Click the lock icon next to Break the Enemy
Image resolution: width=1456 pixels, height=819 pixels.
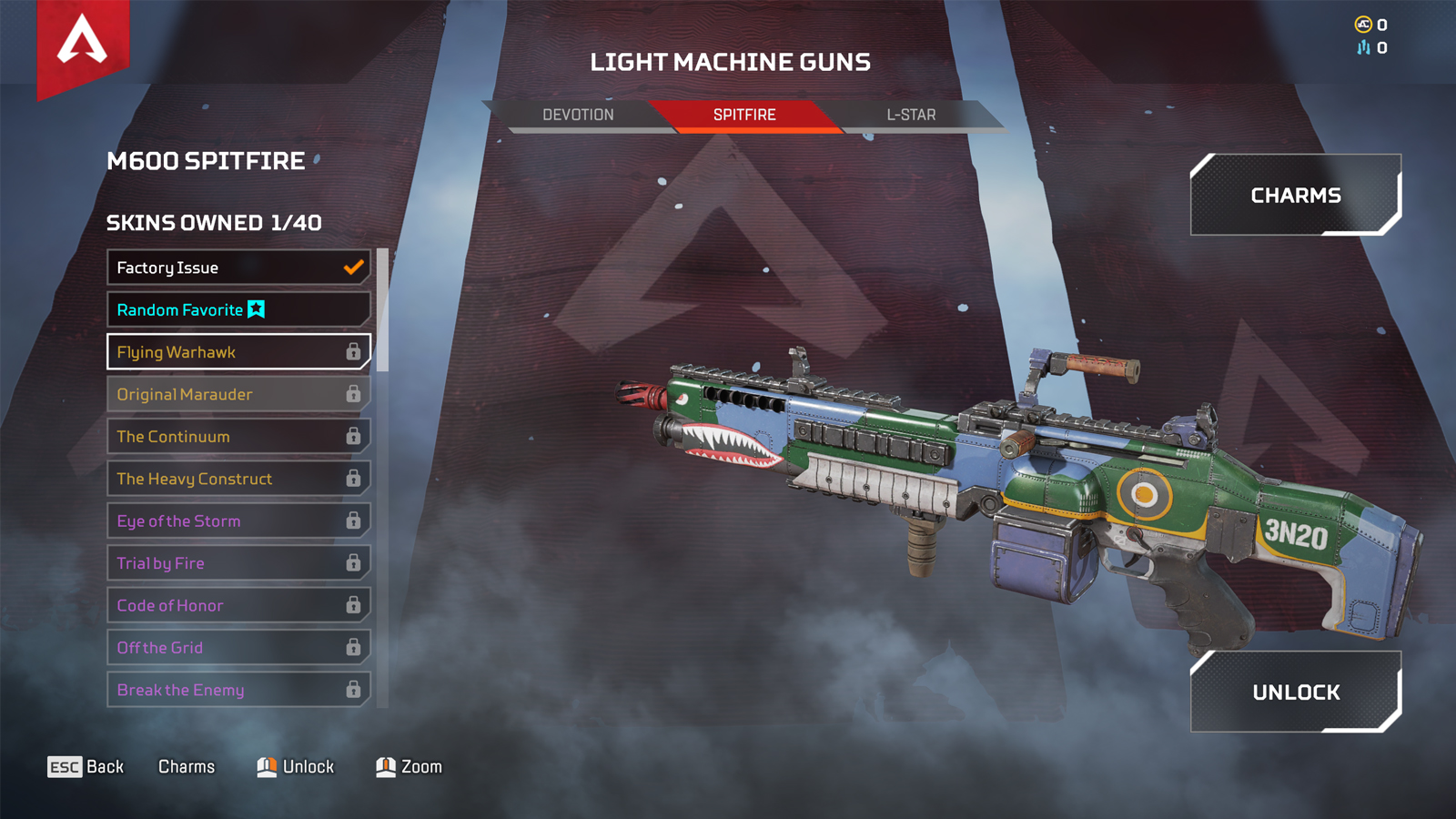(x=354, y=690)
